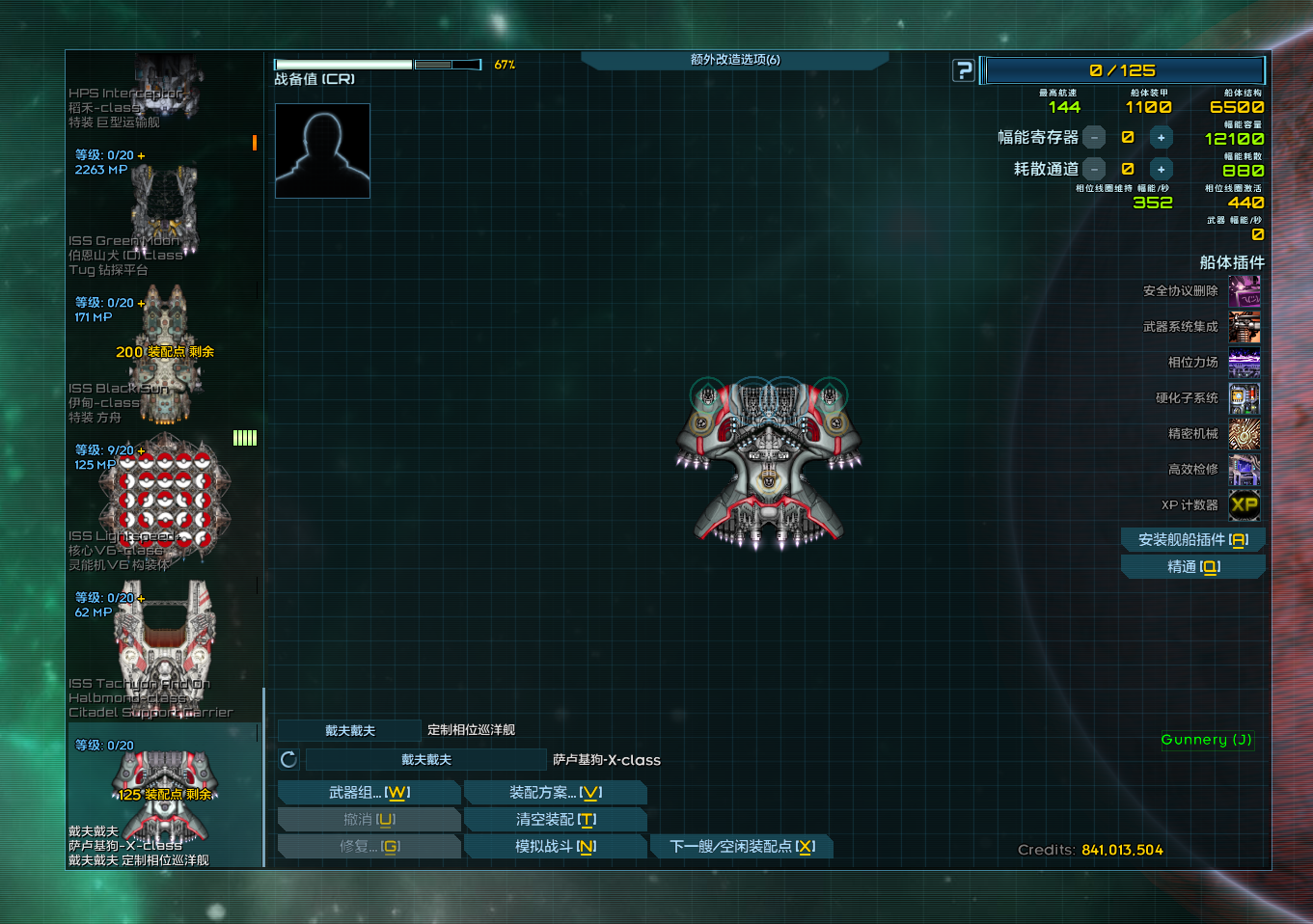This screenshot has width=1313, height=924.
Task: Open extra modification options 额外改造选项
Action: pos(734,60)
